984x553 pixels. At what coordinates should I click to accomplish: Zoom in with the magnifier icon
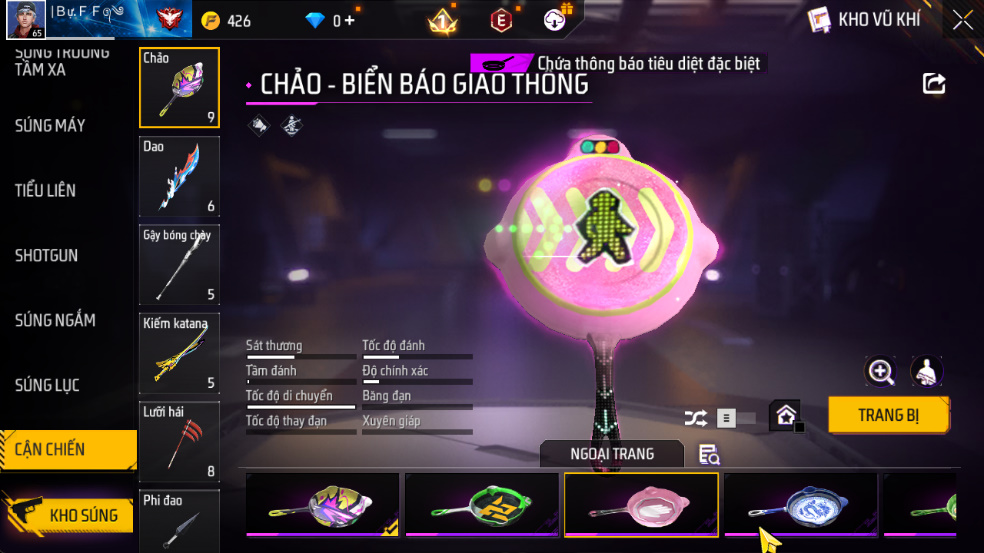tap(880, 372)
